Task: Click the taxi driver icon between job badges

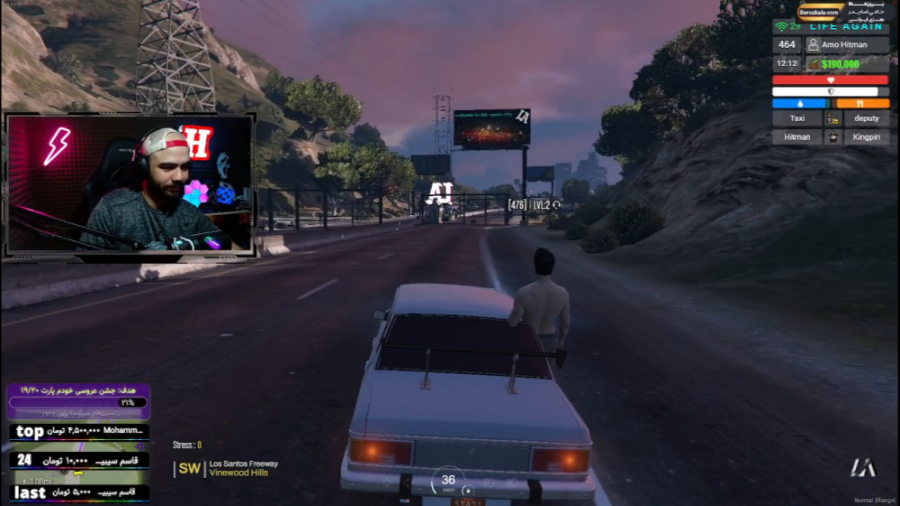Action: pos(832,118)
